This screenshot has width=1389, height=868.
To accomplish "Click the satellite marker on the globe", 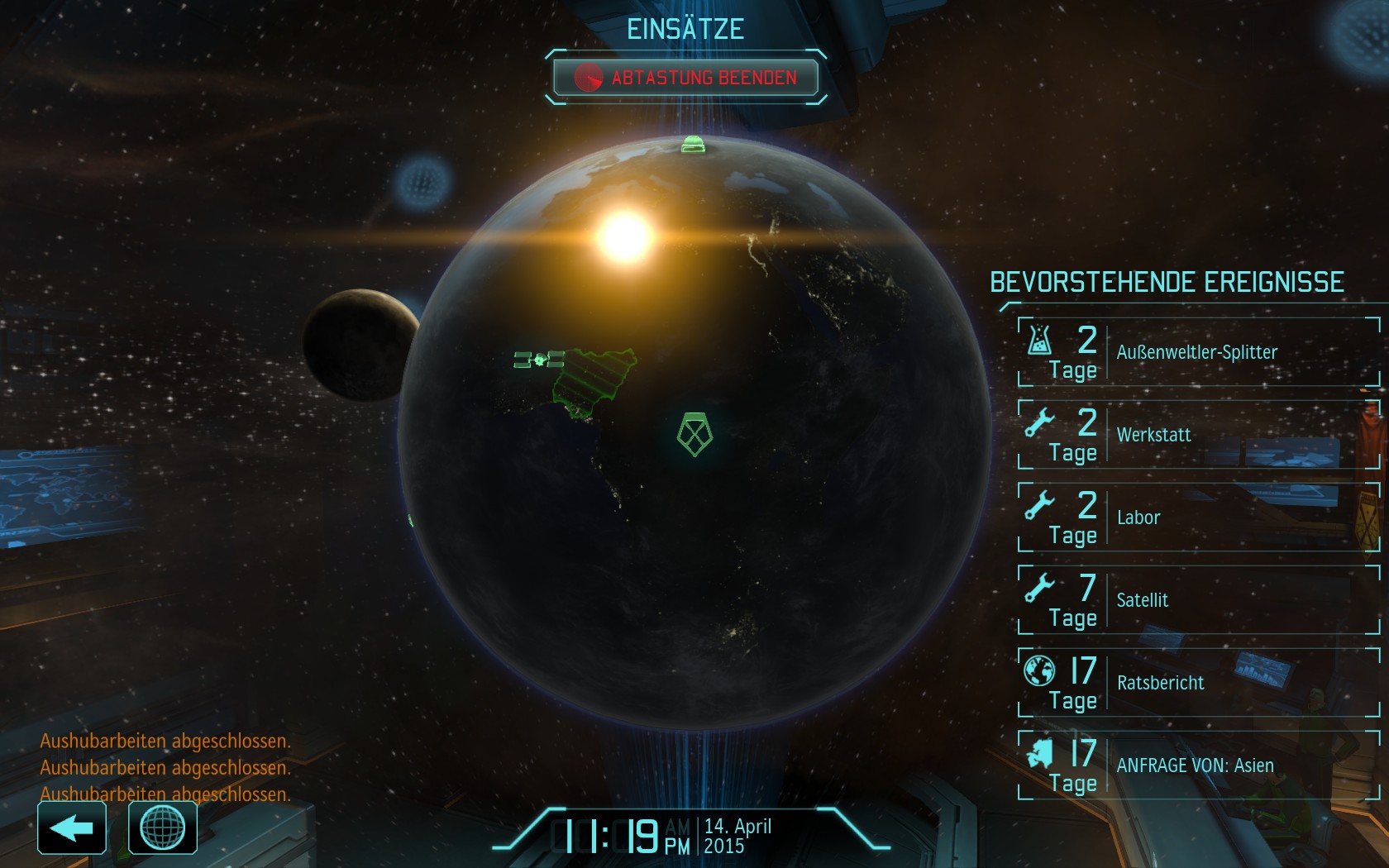I will [x=539, y=360].
